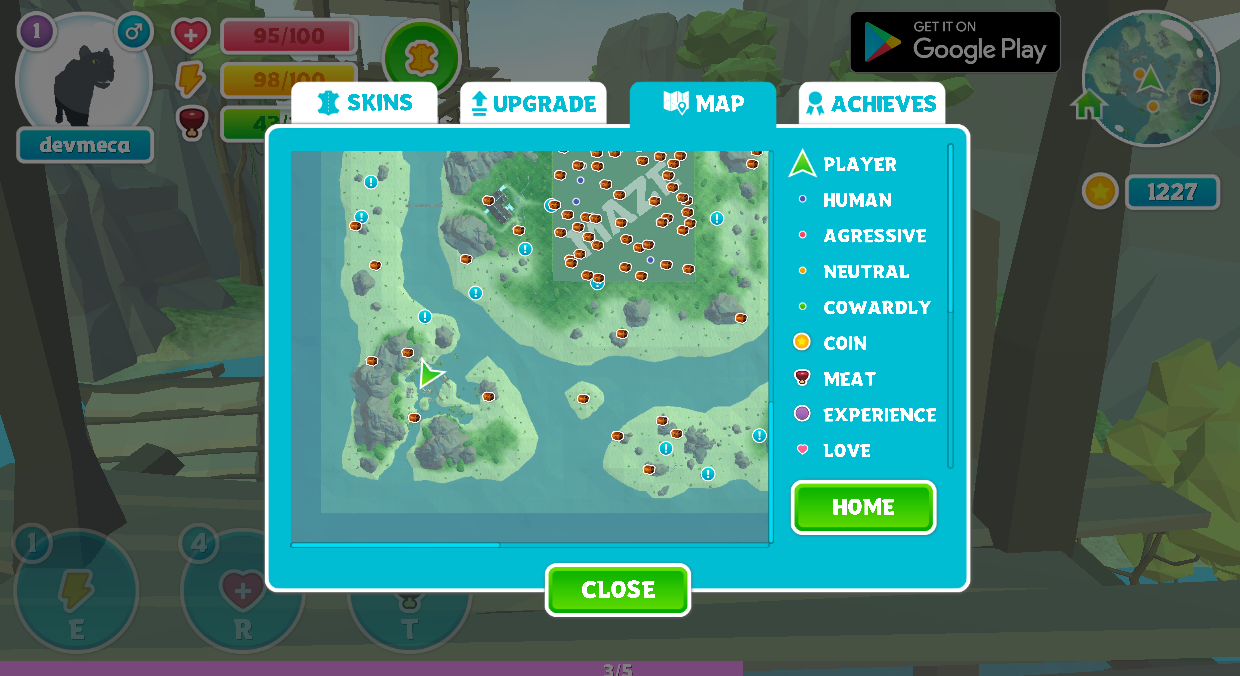This screenshot has height=676, width=1240.
Task: Show the Achieves tab
Action: pos(871,104)
